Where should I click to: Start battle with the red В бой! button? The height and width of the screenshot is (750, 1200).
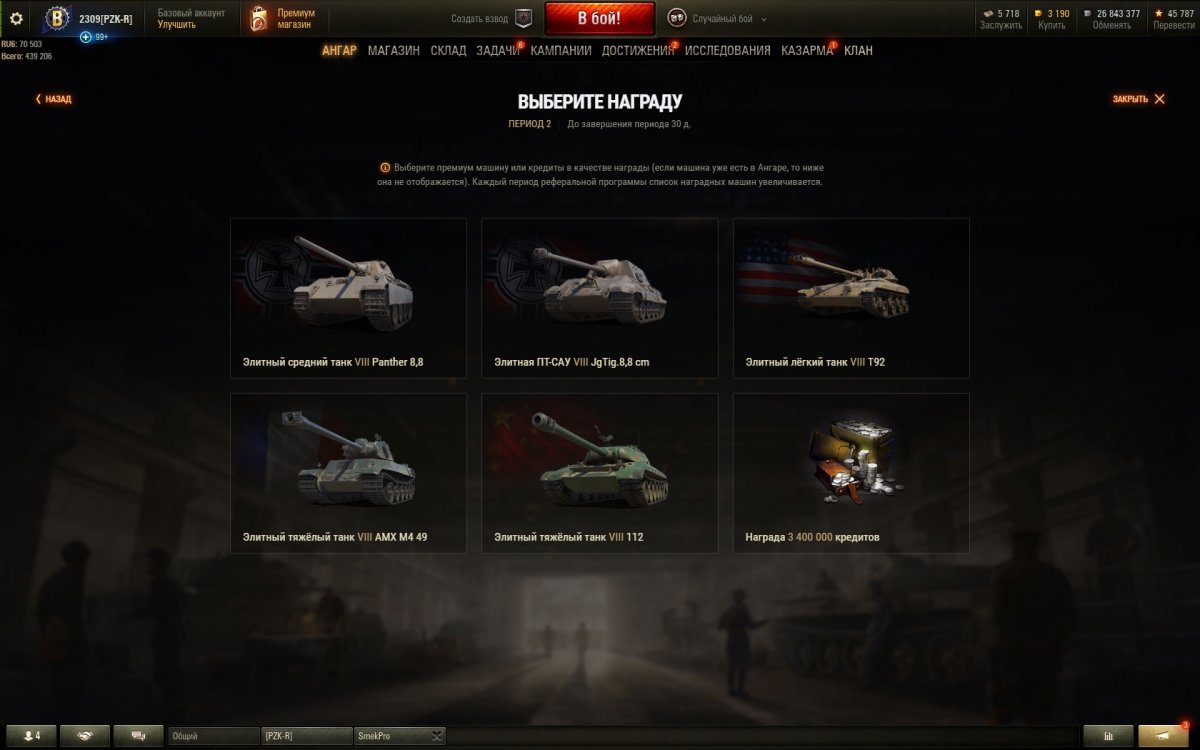[x=599, y=18]
